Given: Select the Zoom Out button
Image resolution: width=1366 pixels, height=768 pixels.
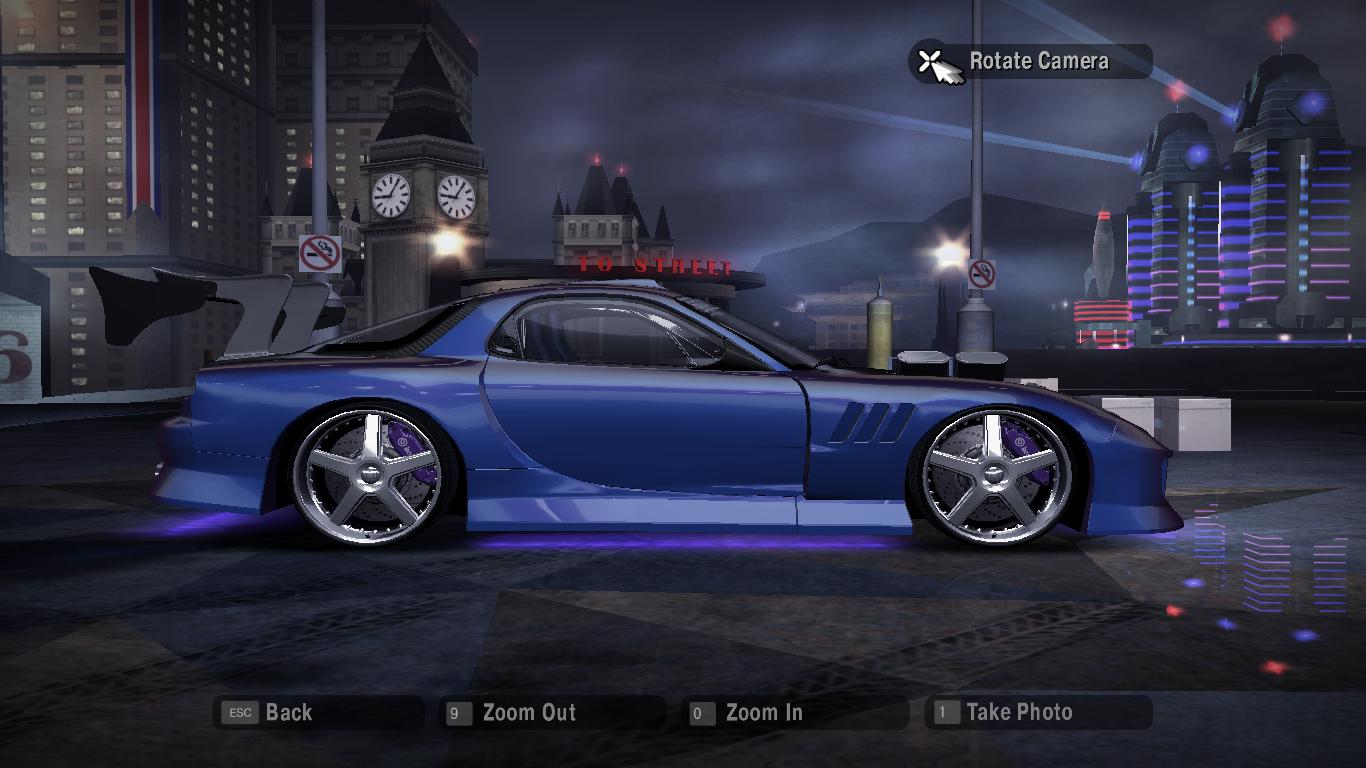Looking at the screenshot, I should (x=528, y=713).
